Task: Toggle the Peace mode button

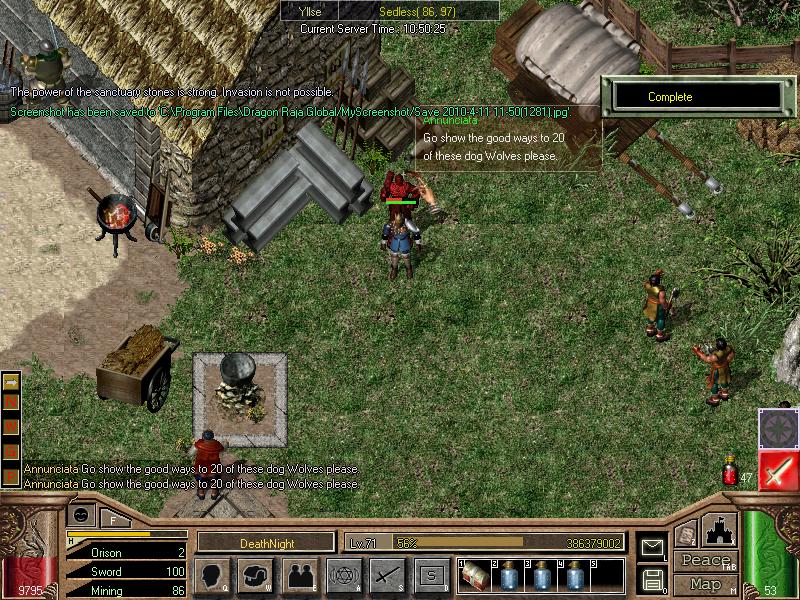Action: (x=705, y=561)
